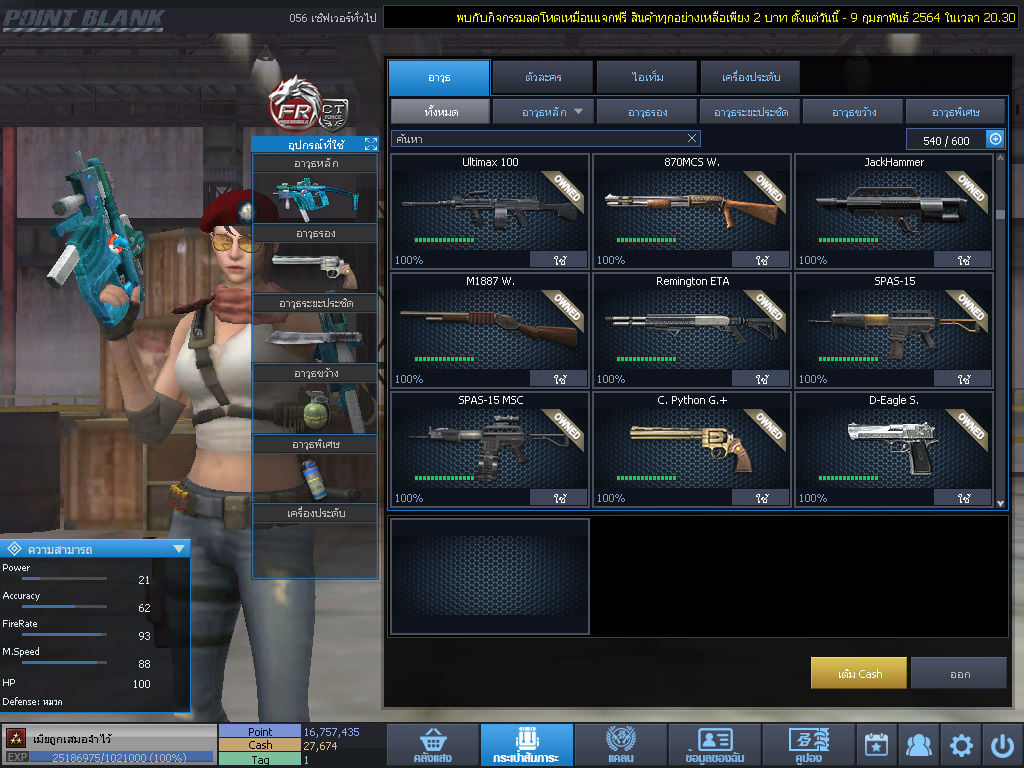Show อาวุธพิเศษ special weapons
The width and height of the screenshot is (1024, 768).
[955, 112]
